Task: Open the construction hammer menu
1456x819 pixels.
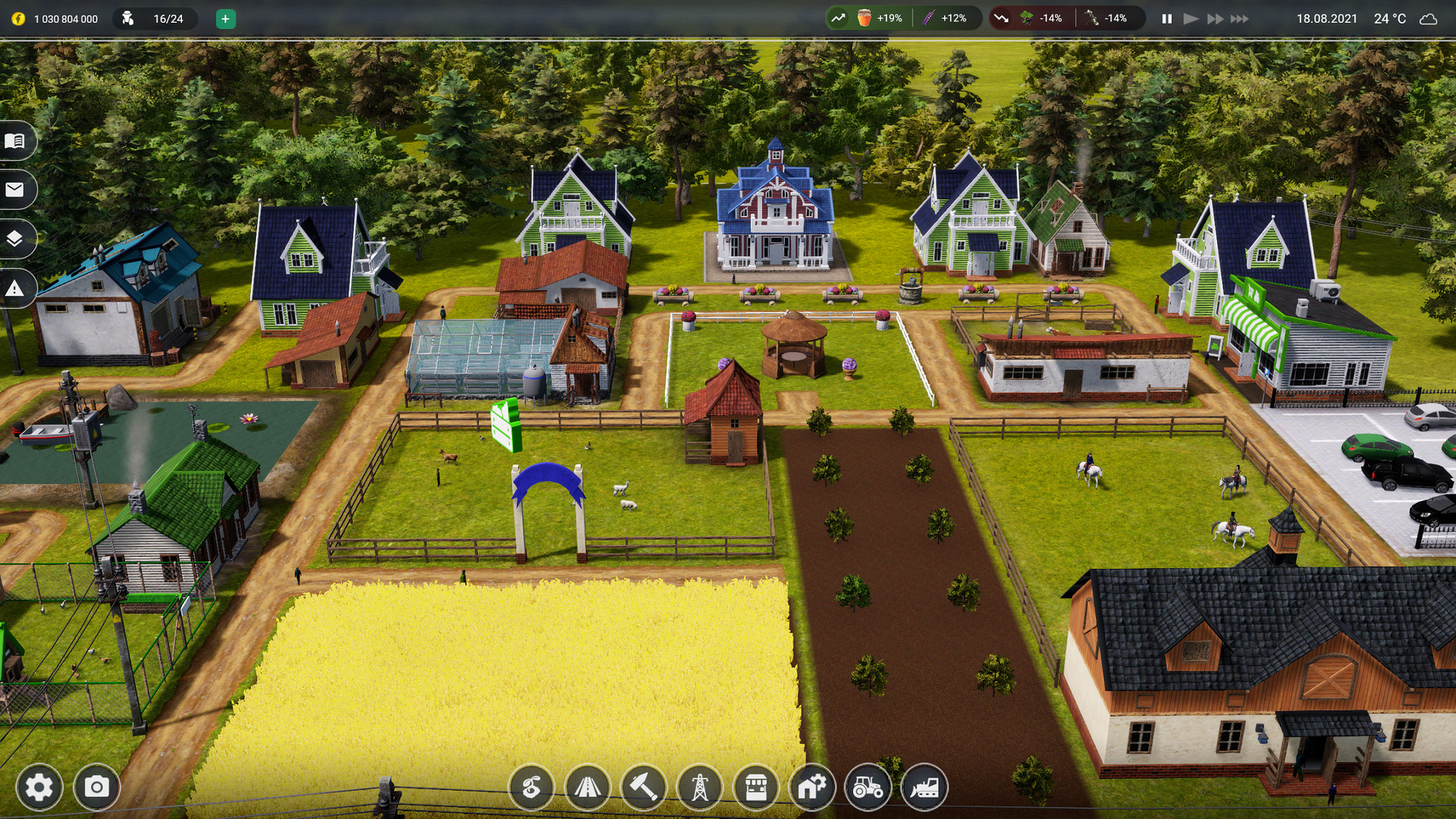Action: 645,788
